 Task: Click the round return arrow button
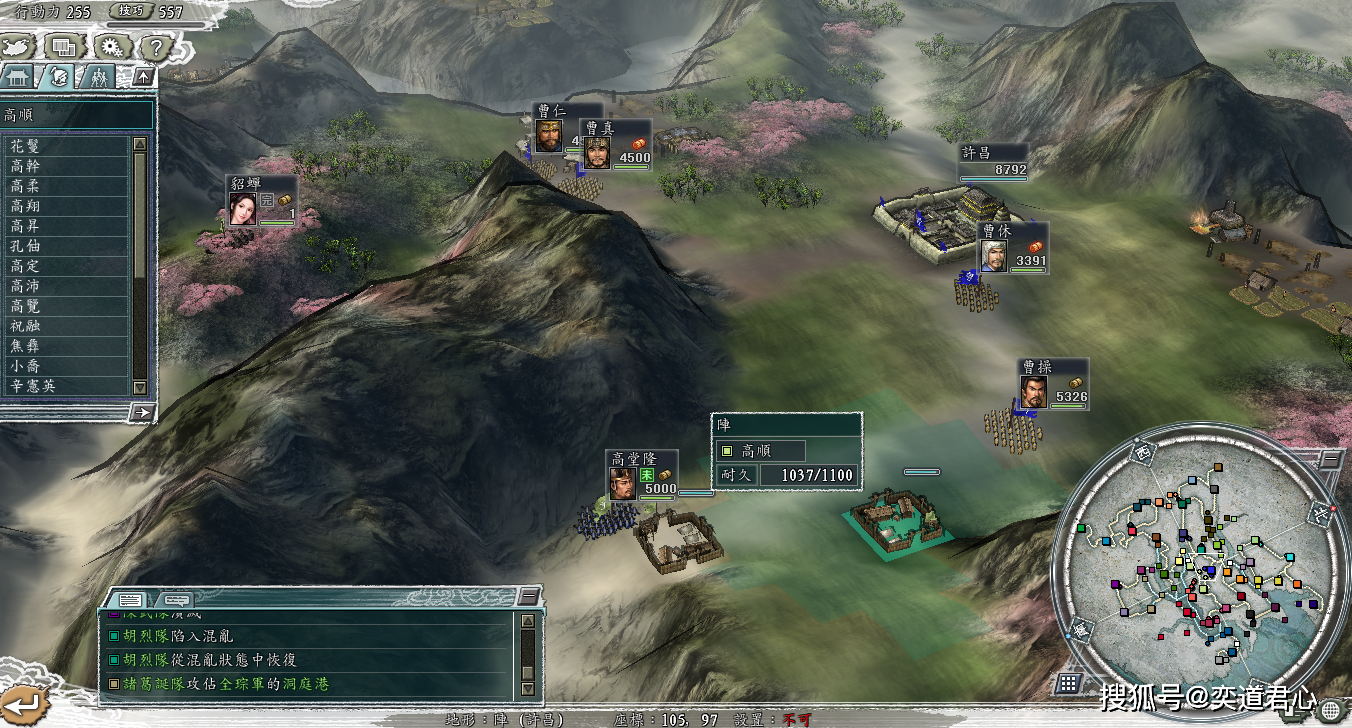click(22, 705)
